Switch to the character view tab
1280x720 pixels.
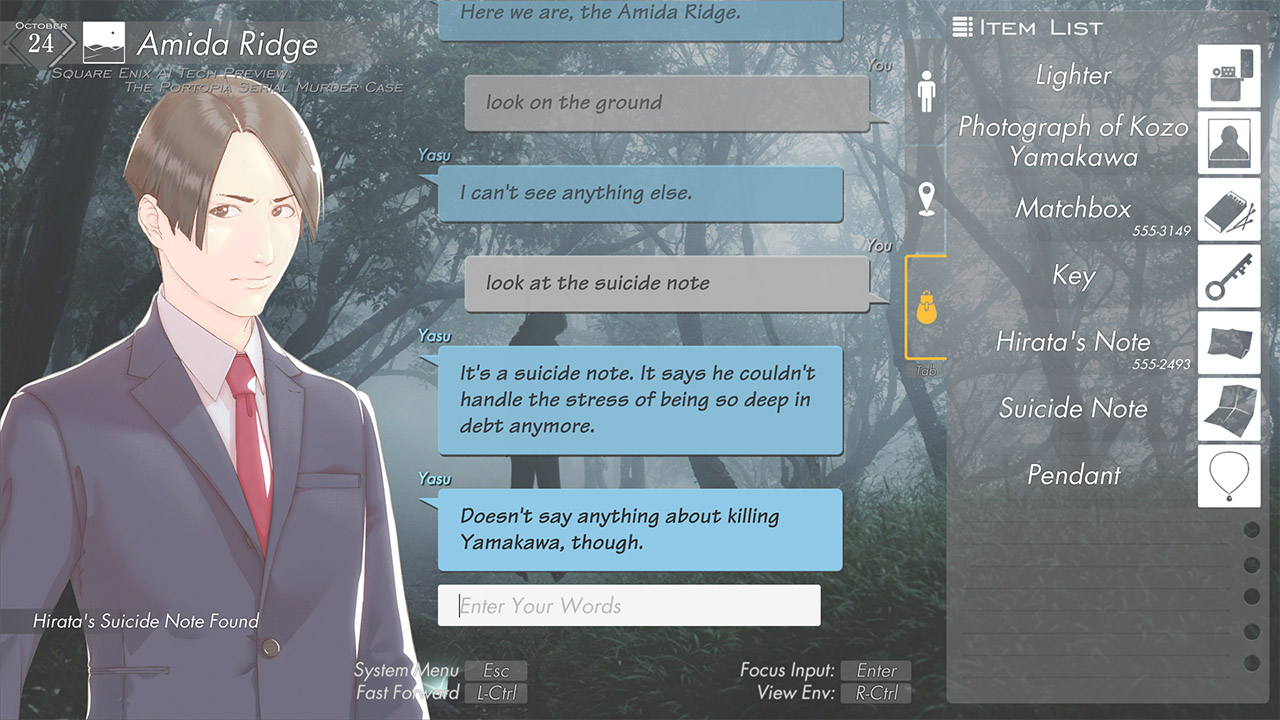(925, 89)
